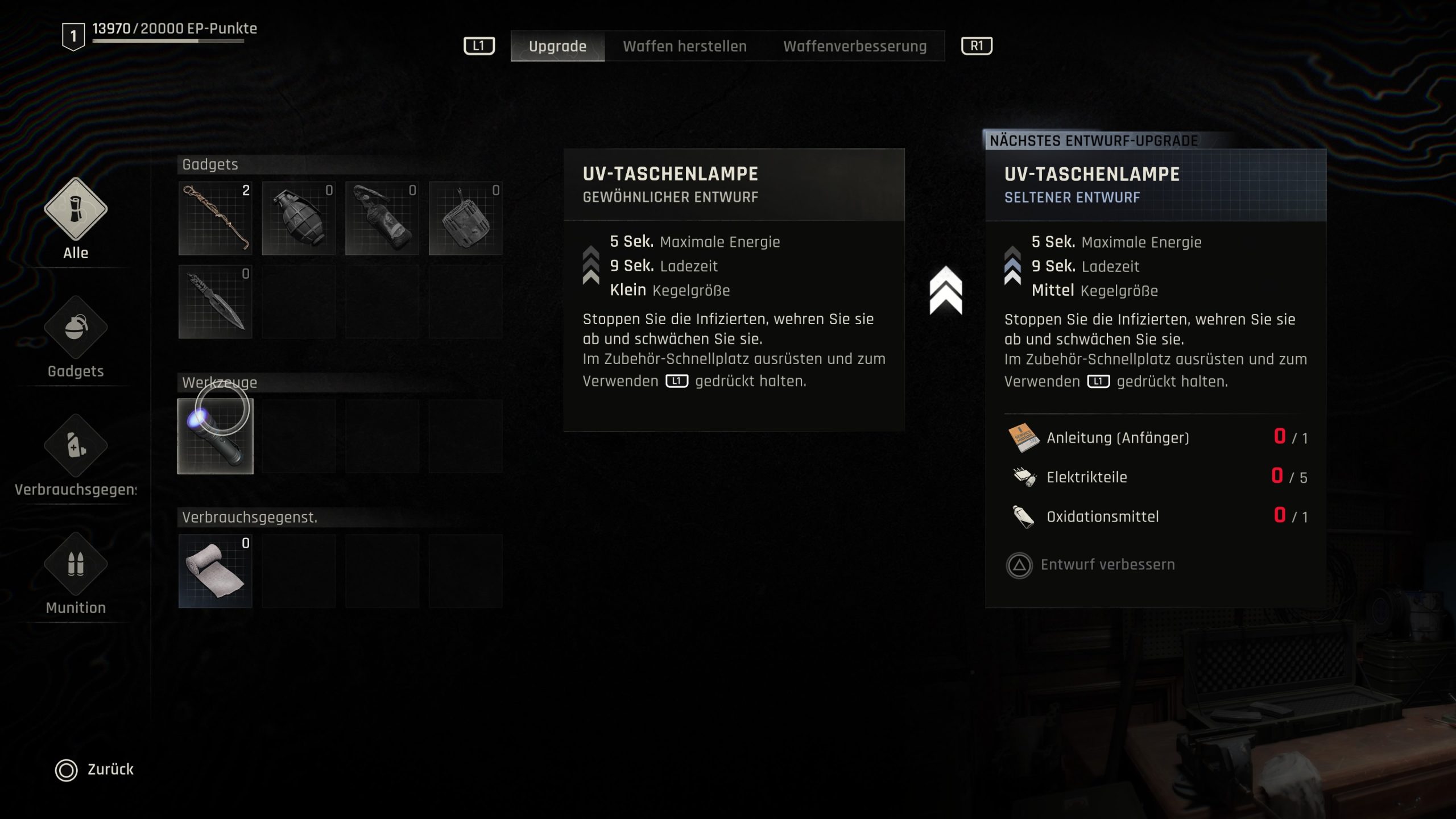
Task: Select the throwing knife blueprint slot
Action: point(215,302)
